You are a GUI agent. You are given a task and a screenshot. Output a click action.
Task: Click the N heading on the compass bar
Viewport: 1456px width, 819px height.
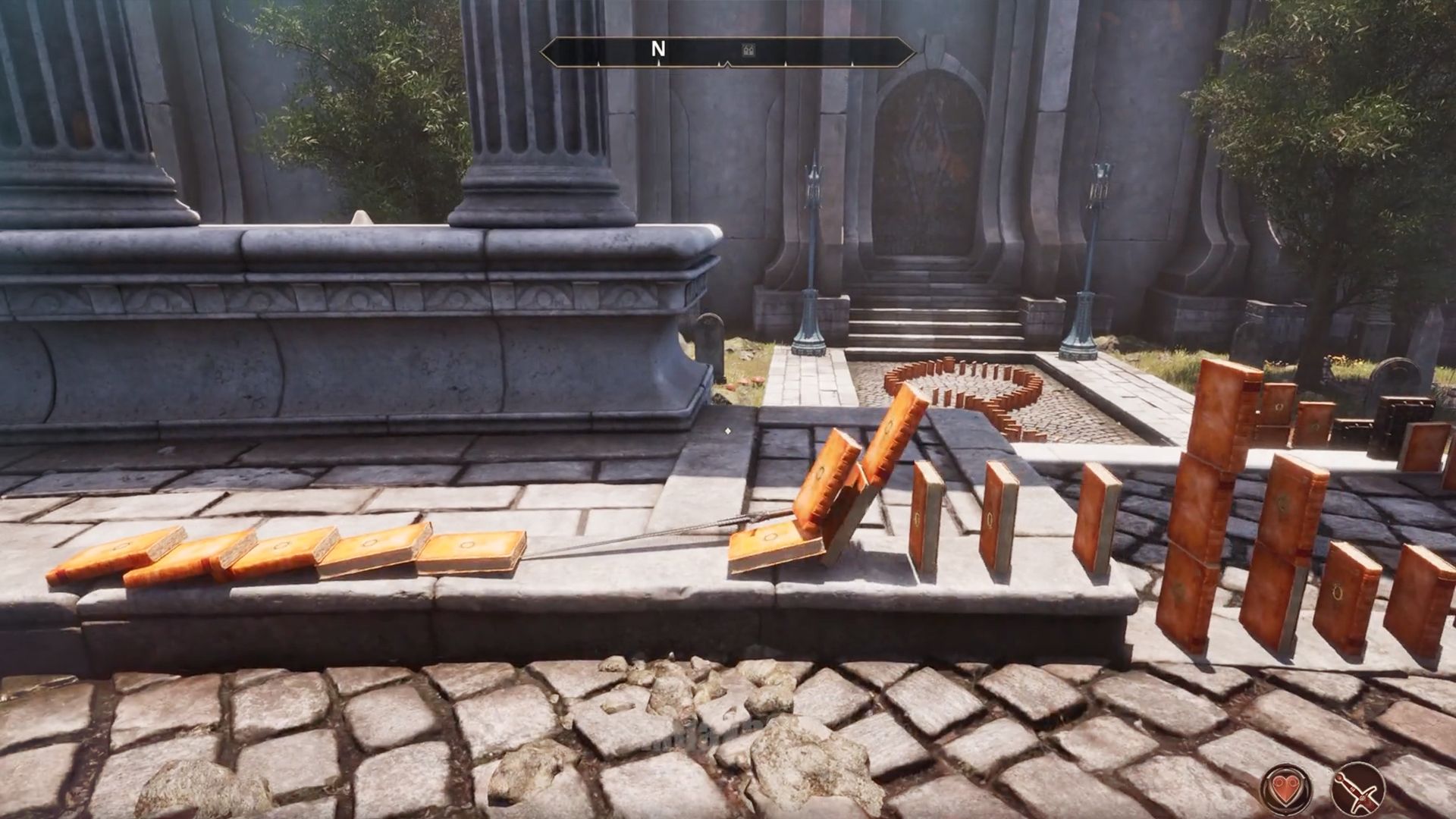coord(658,49)
